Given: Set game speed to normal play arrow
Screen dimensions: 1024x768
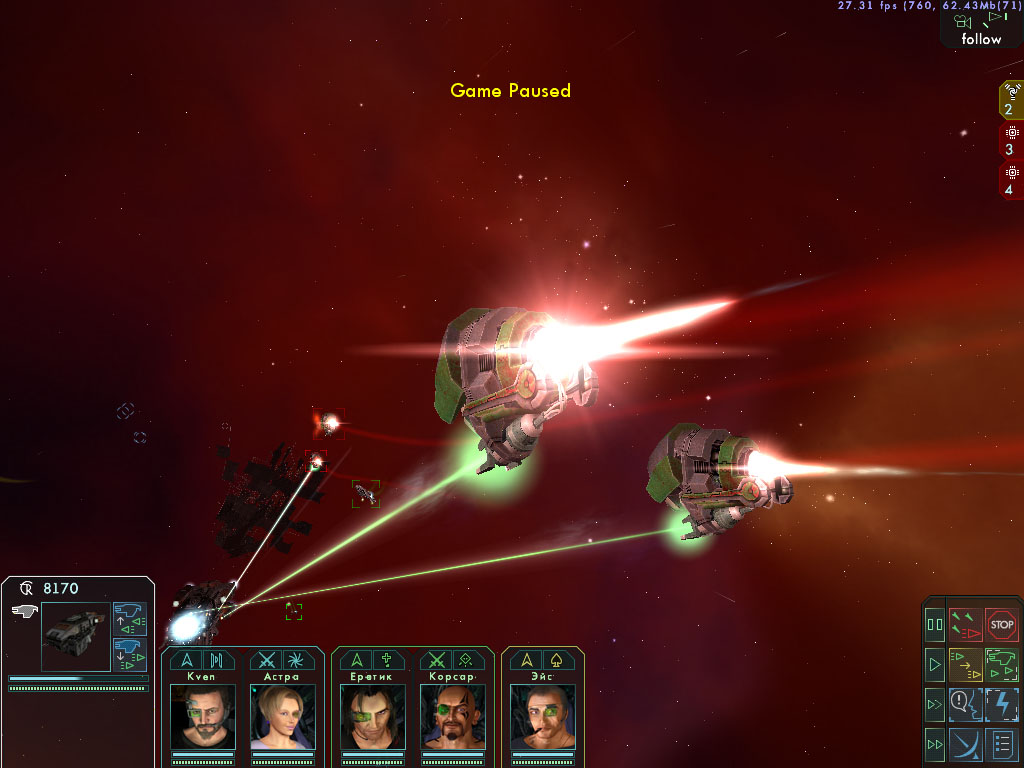Looking at the screenshot, I should 935,663.
